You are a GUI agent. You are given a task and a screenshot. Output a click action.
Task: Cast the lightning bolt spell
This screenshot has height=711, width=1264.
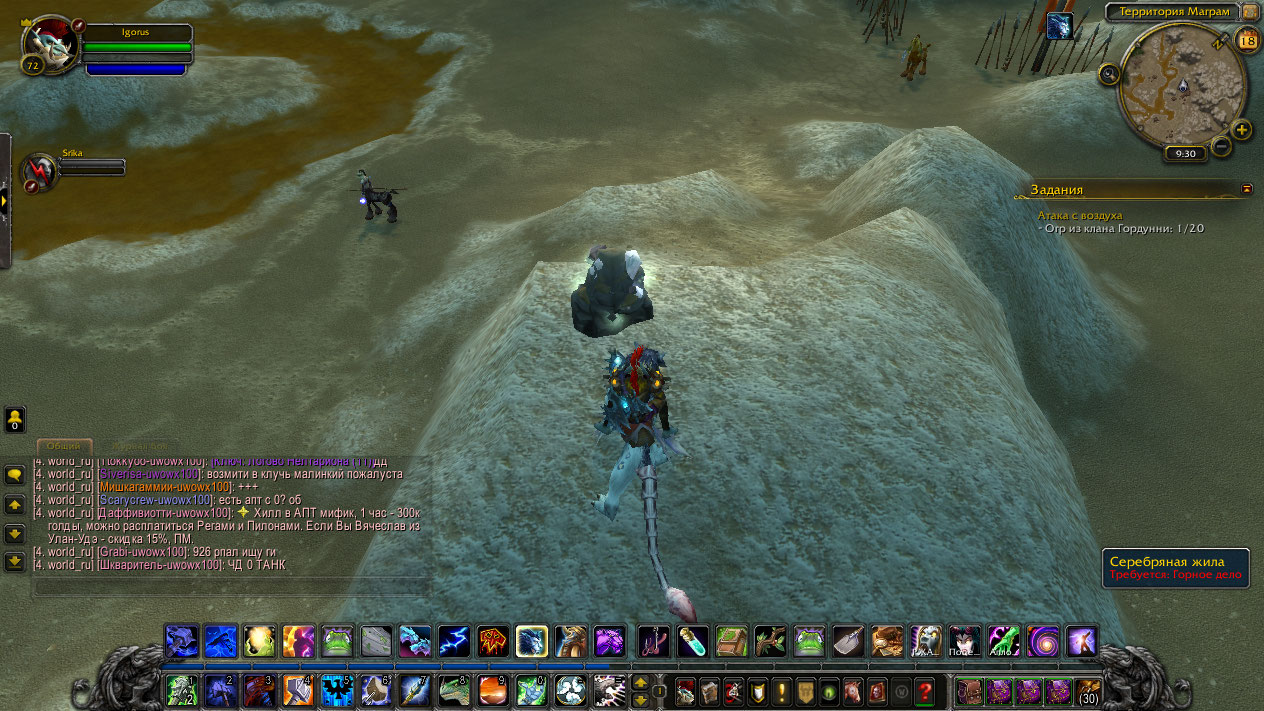click(454, 641)
